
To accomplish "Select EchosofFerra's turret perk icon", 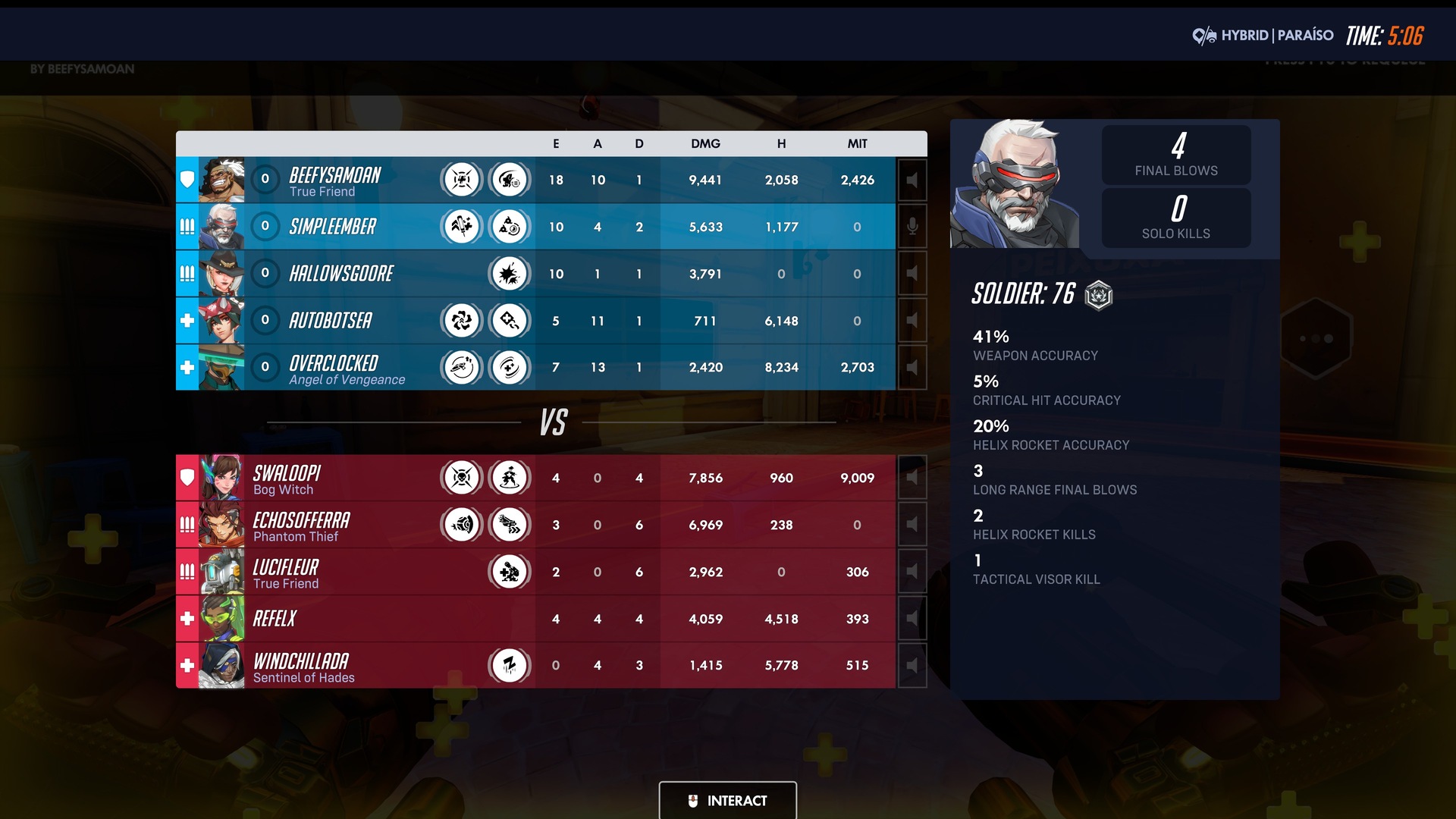I will (461, 523).
